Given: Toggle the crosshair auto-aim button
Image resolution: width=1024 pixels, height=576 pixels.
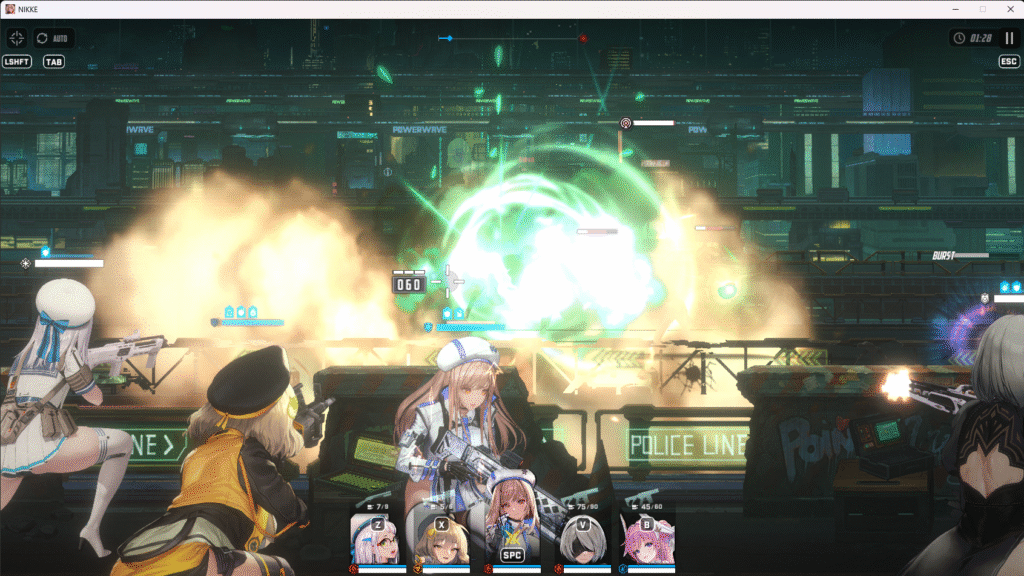Looking at the screenshot, I should pyautogui.click(x=16, y=38).
